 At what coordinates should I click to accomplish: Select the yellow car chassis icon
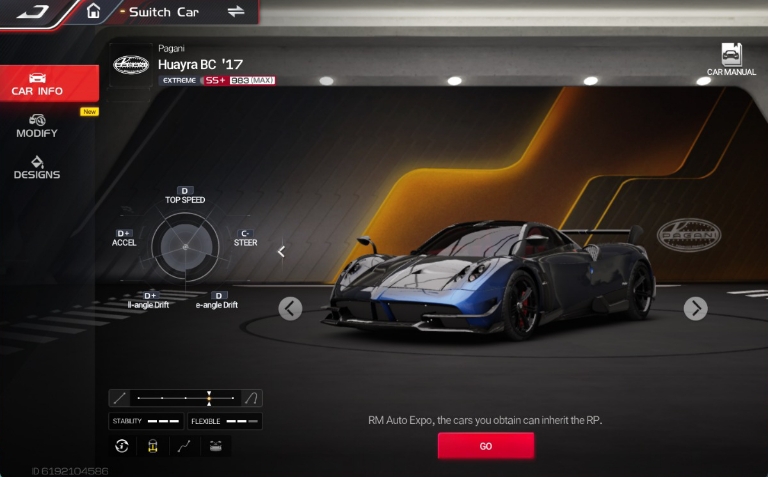(153, 446)
